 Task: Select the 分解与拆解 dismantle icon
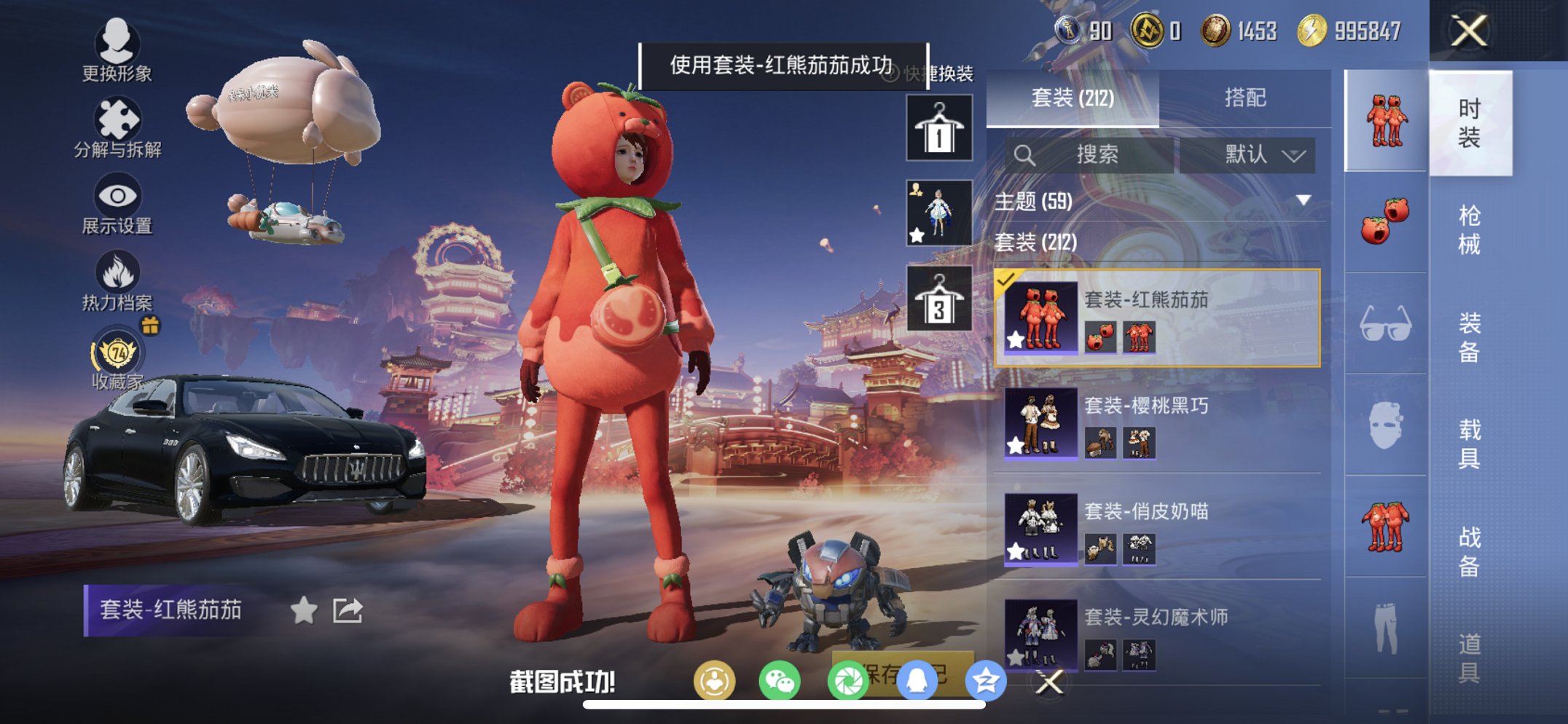119,122
